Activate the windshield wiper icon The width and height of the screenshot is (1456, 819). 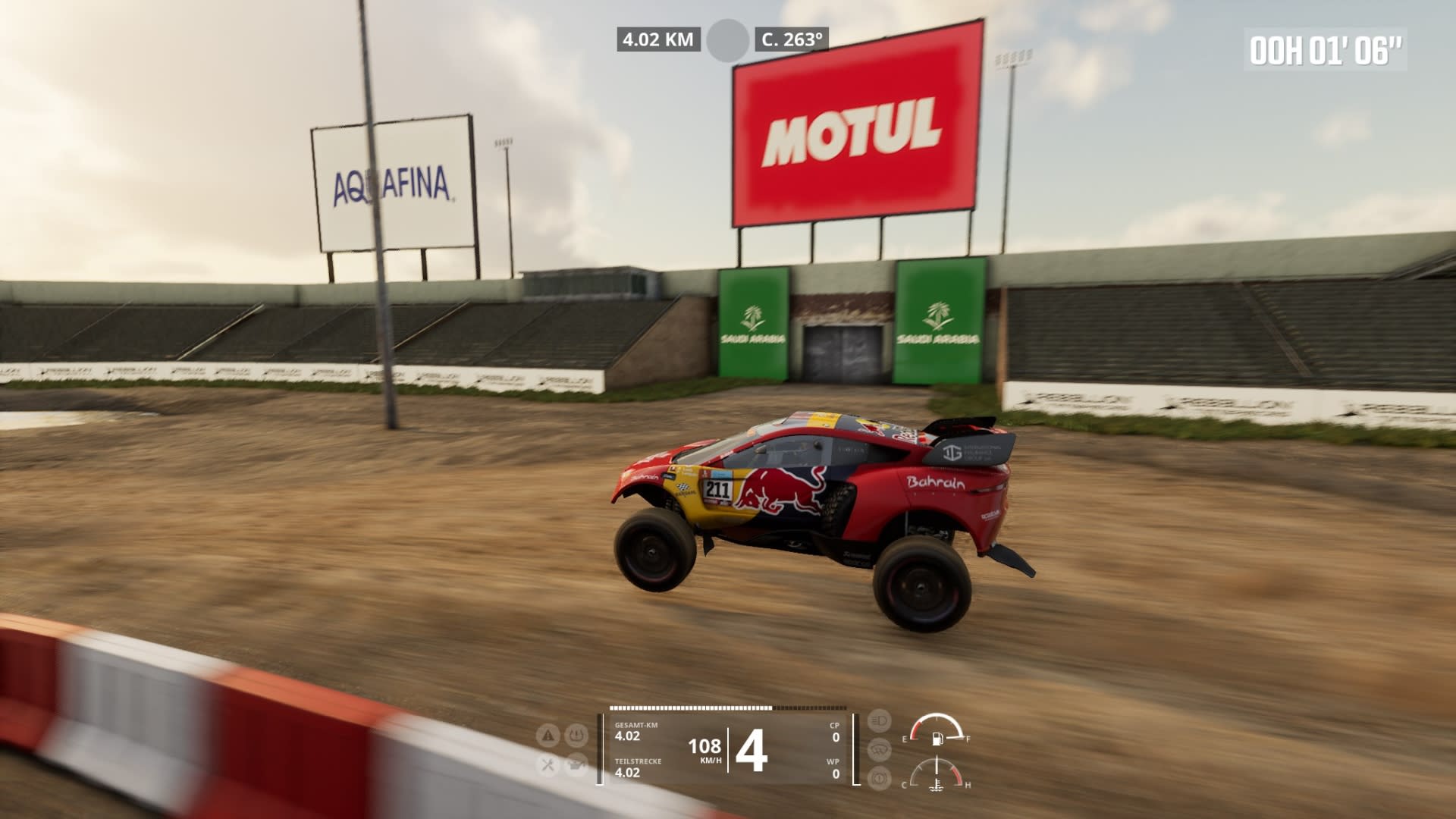click(879, 749)
